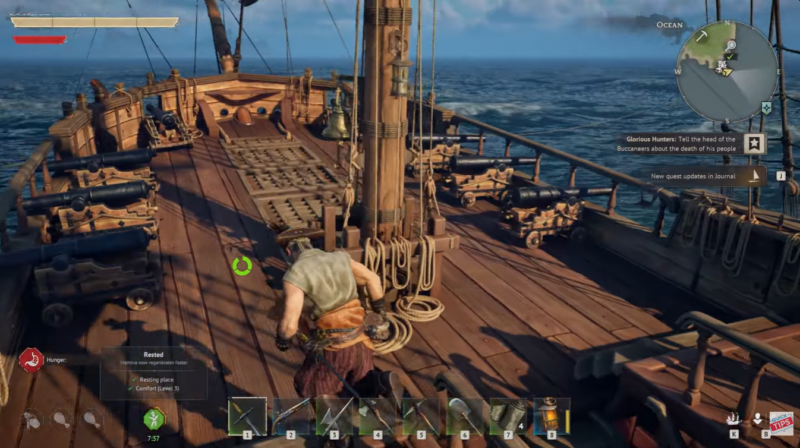Click the tracked quest star icon
Viewport: 800px width, 448px height.
(753, 144)
